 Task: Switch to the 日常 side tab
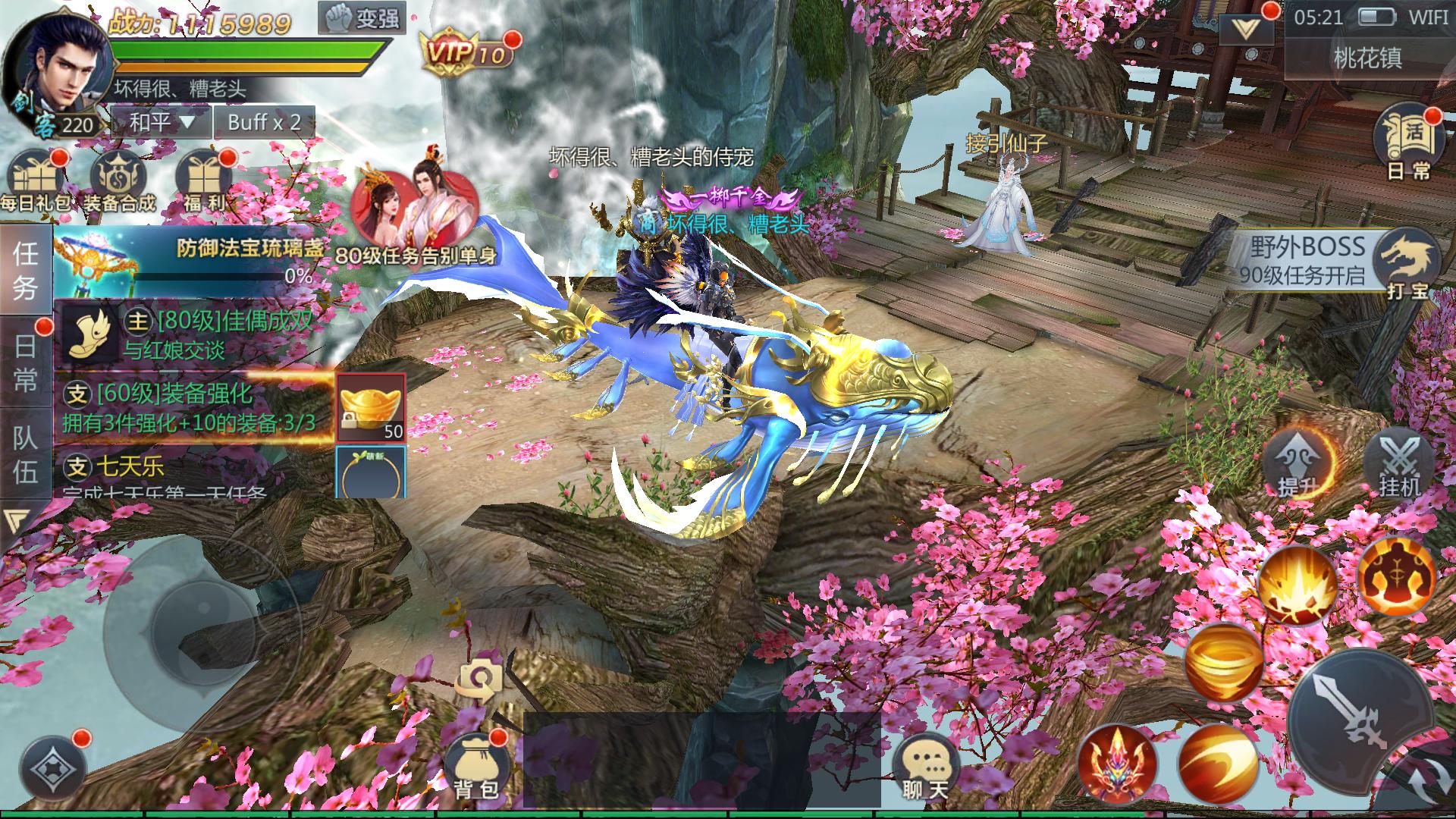tap(25, 362)
